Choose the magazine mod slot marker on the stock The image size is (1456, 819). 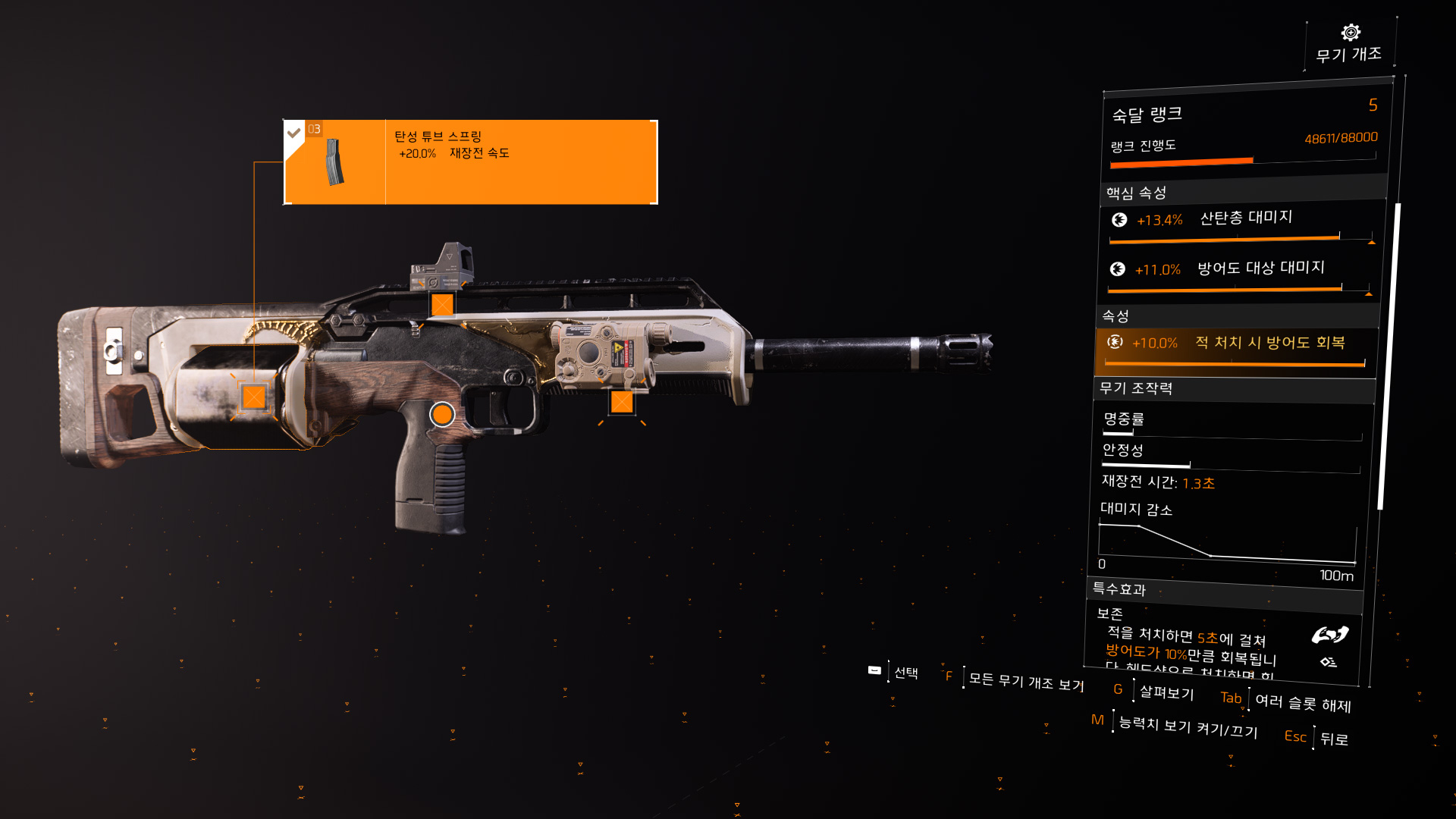(254, 397)
